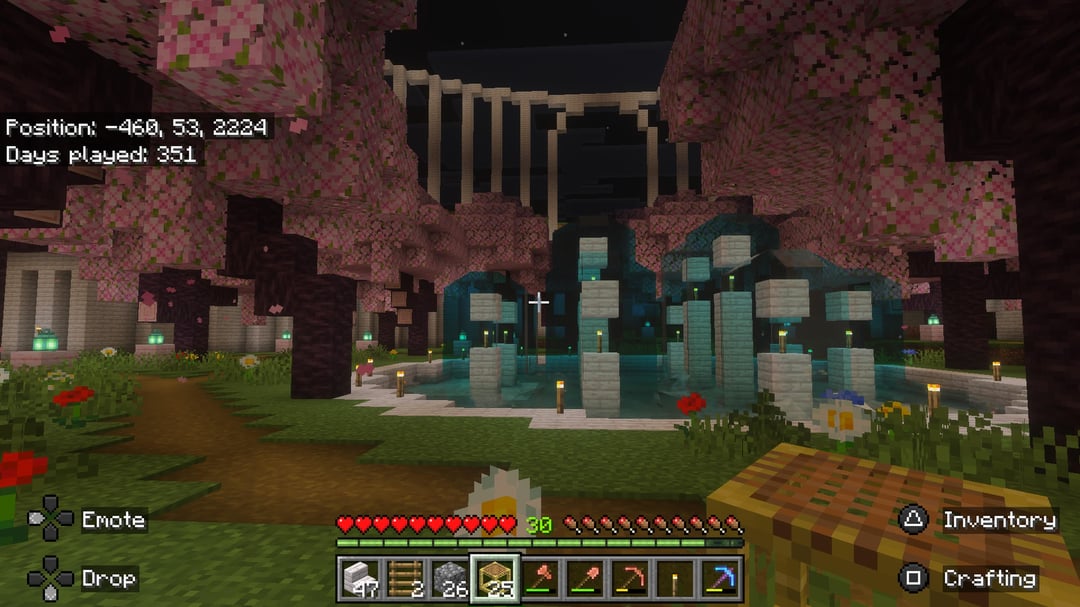Choose the cobblestone stack of 26
1080x607 pixels.
449,578
